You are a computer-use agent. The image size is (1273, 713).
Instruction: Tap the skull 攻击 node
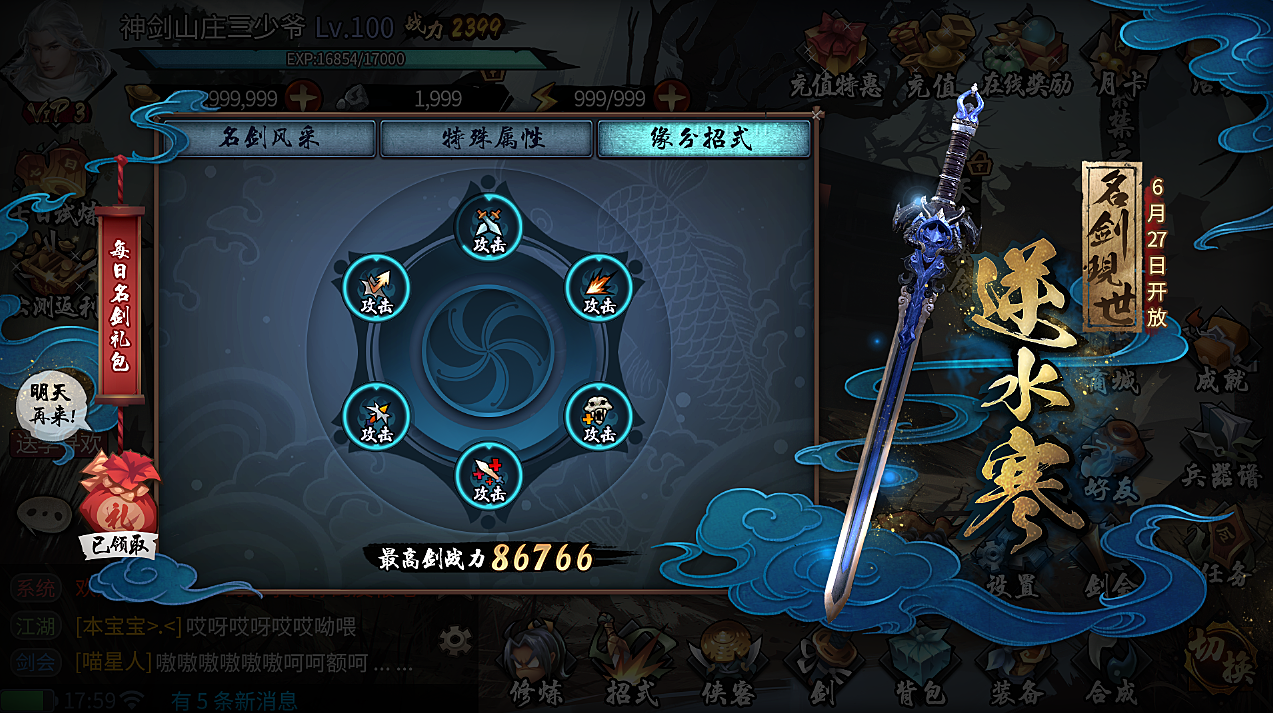pyautogui.click(x=599, y=417)
